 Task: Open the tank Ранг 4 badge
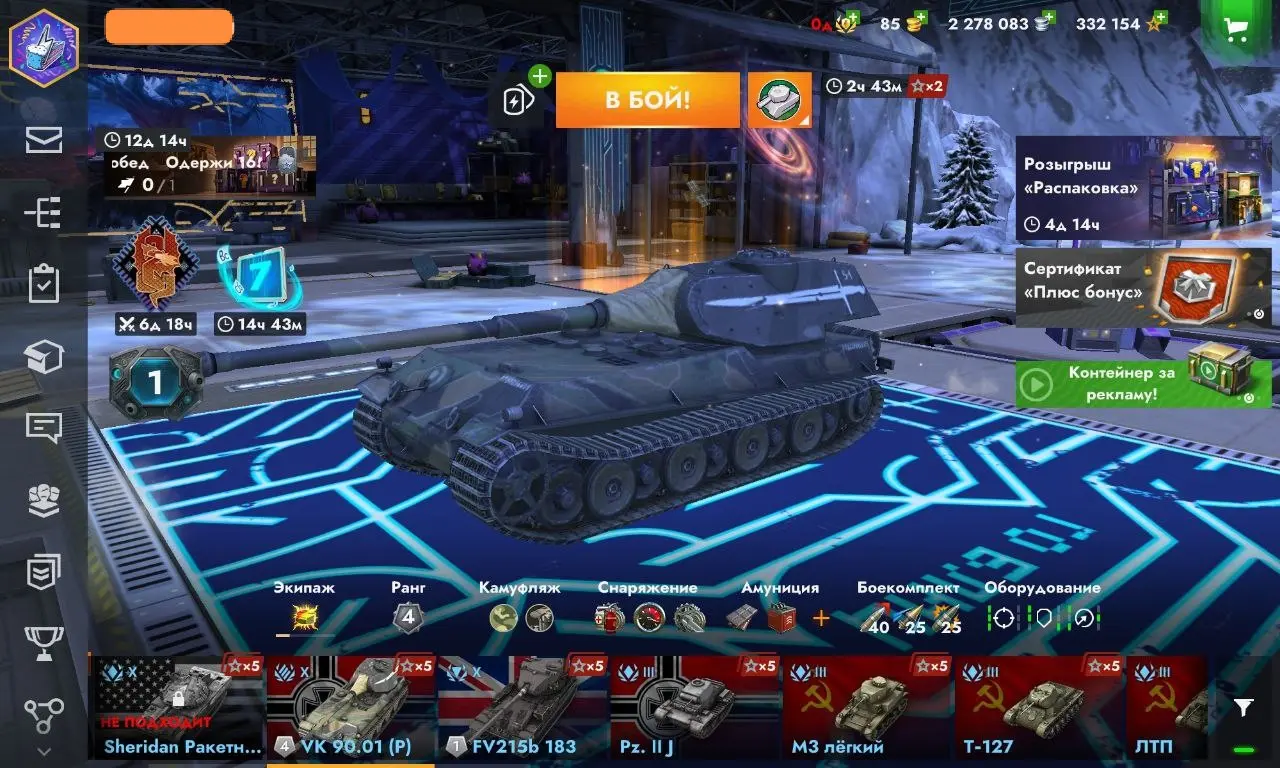(407, 618)
